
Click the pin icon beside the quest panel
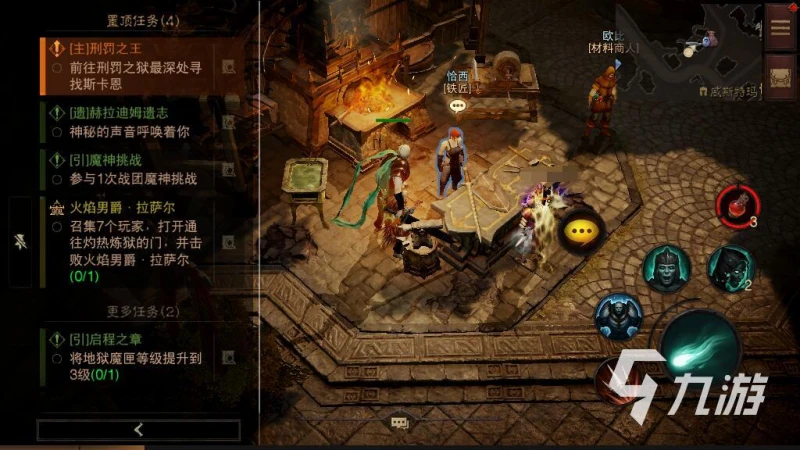coord(22,242)
